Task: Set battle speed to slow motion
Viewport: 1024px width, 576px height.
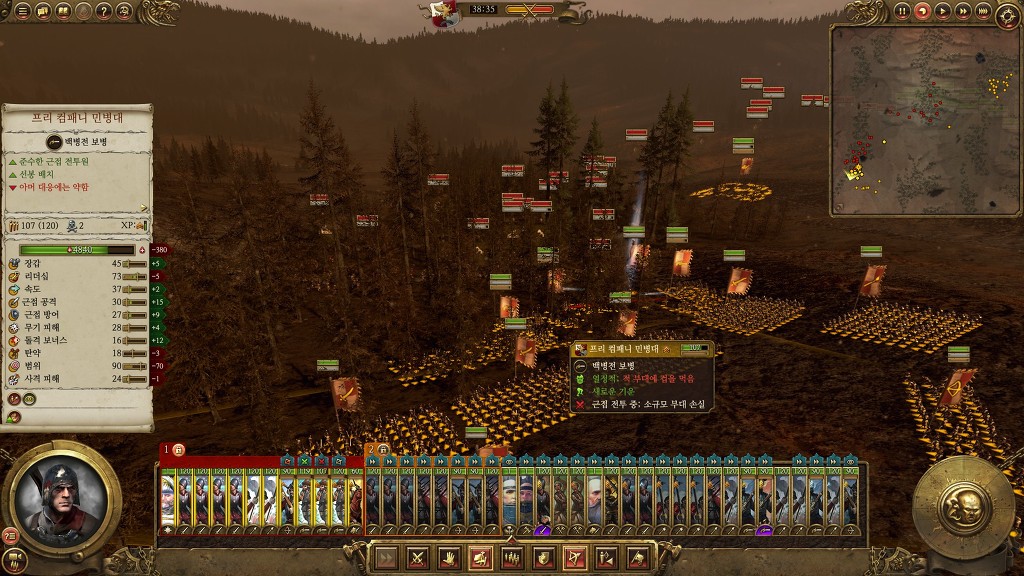Action: tap(923, 11)
